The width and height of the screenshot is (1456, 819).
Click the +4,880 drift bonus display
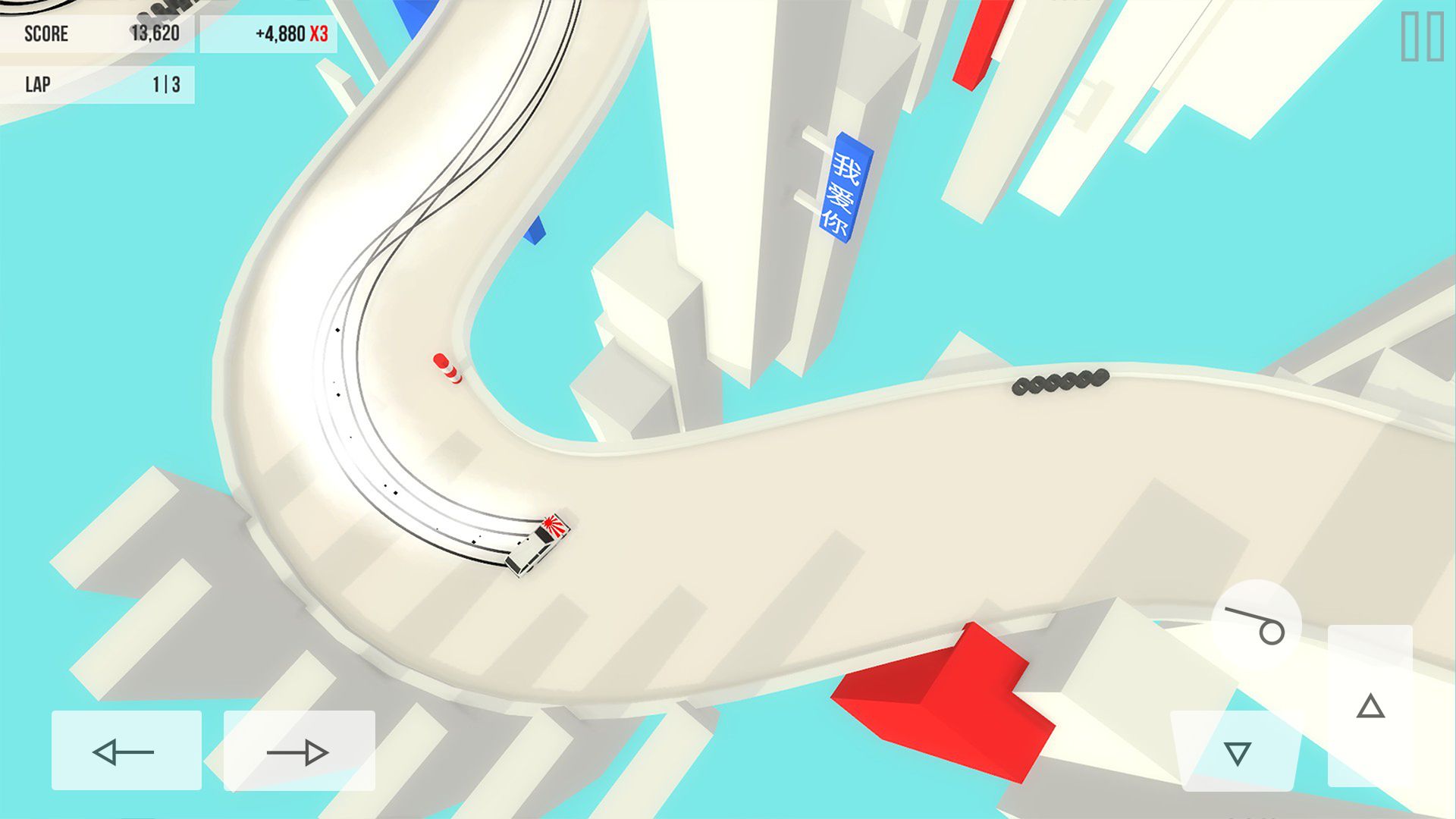[x=281, y=33]
